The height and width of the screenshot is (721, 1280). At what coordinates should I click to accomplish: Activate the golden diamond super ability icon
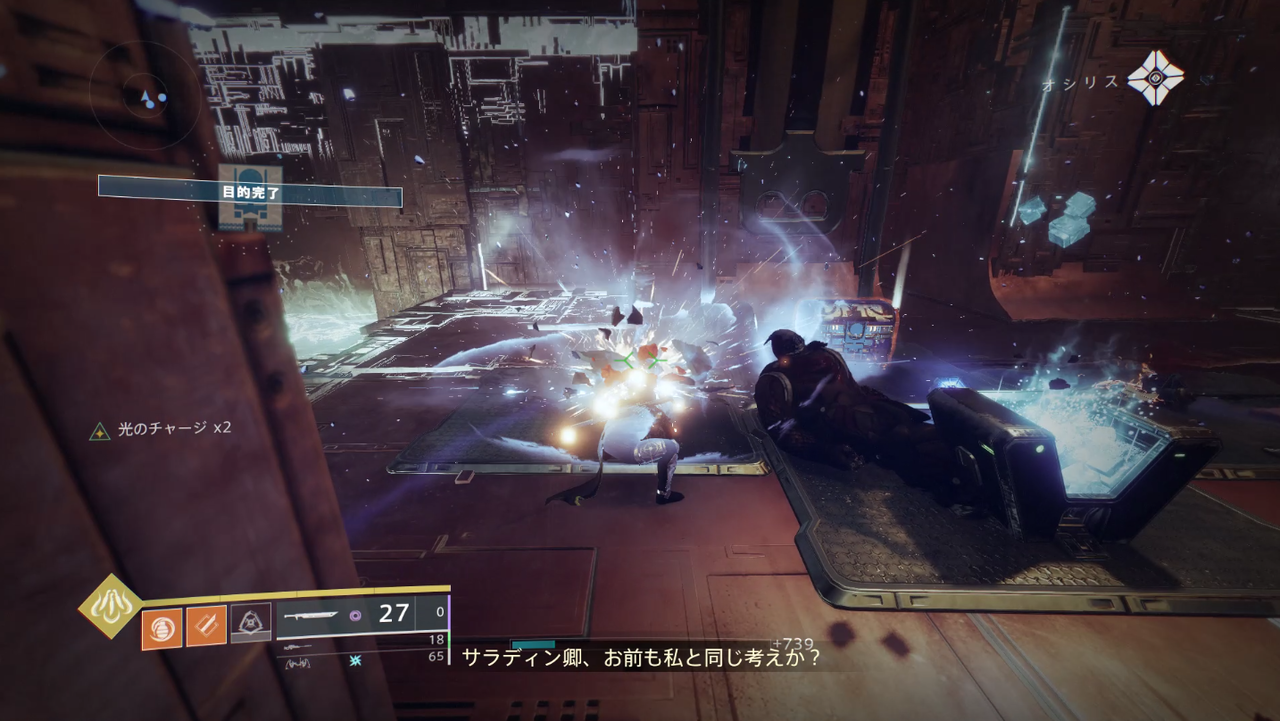click(110, 606)
